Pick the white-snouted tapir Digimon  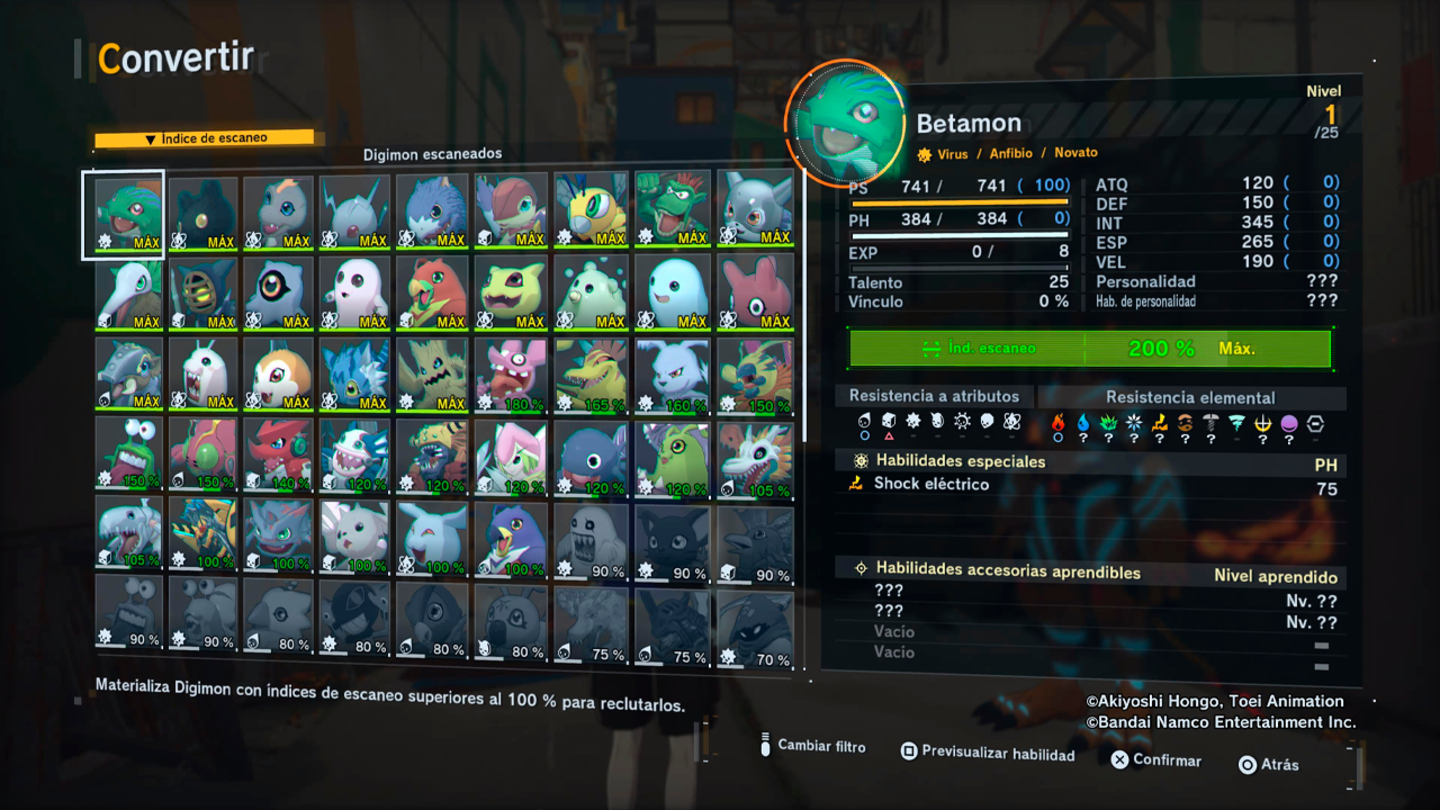tap(128, 293)
